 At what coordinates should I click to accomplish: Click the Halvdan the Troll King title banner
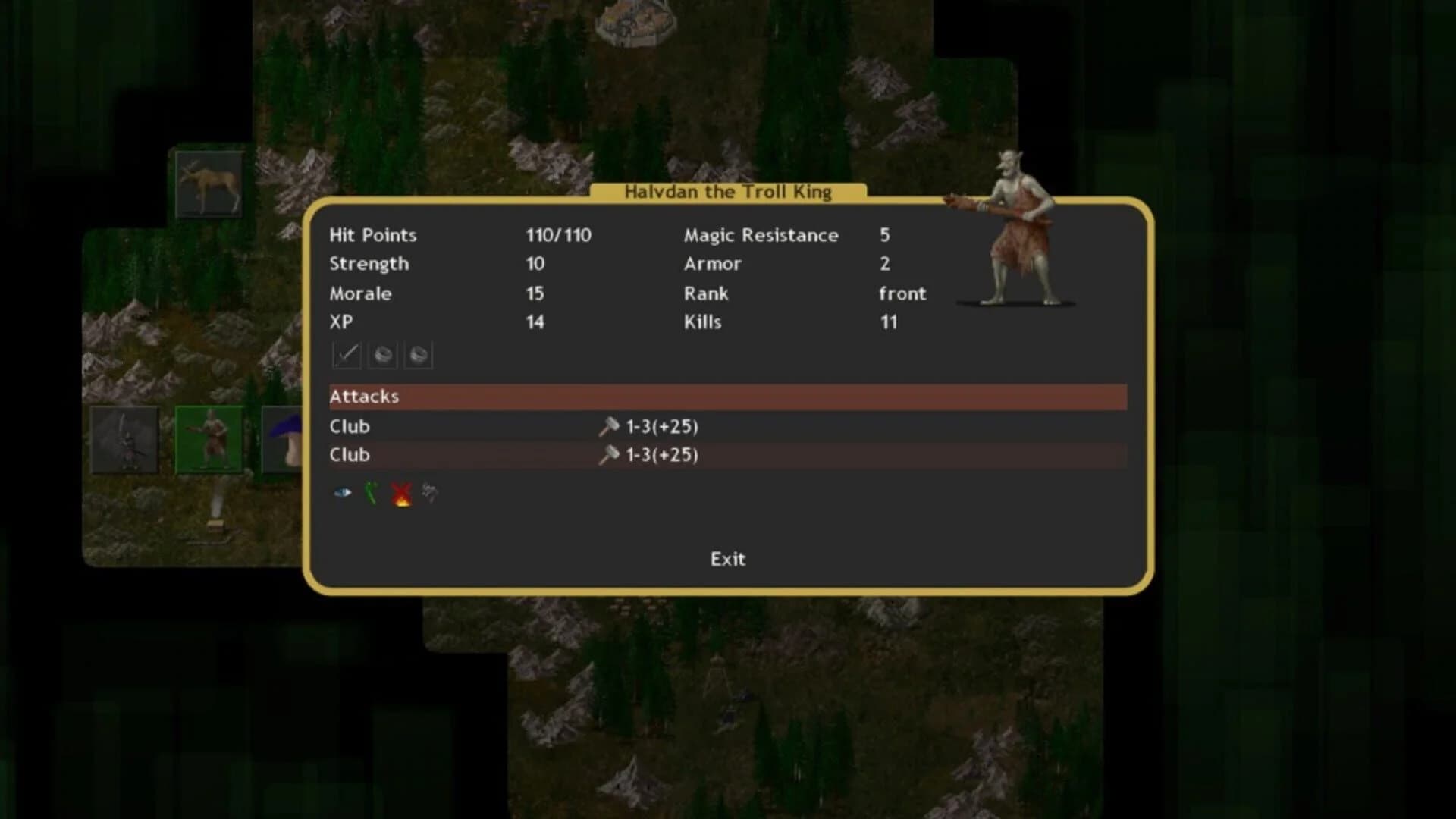point(728,192)
